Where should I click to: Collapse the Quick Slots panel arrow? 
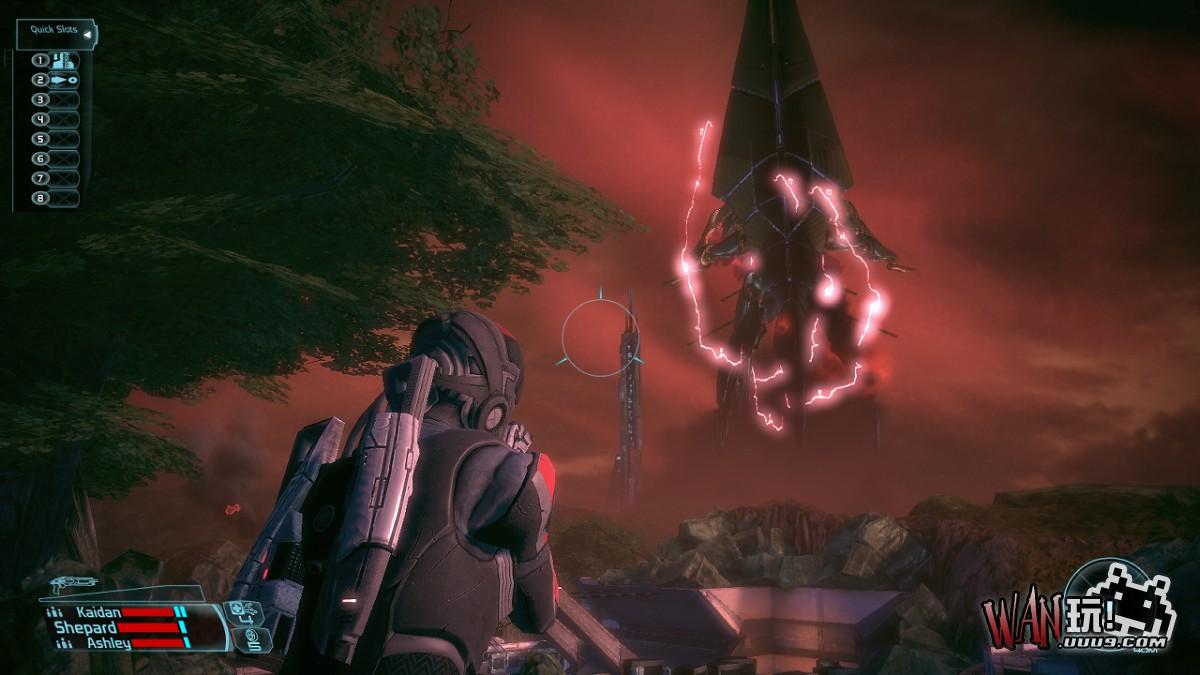[x=87, y=35]
